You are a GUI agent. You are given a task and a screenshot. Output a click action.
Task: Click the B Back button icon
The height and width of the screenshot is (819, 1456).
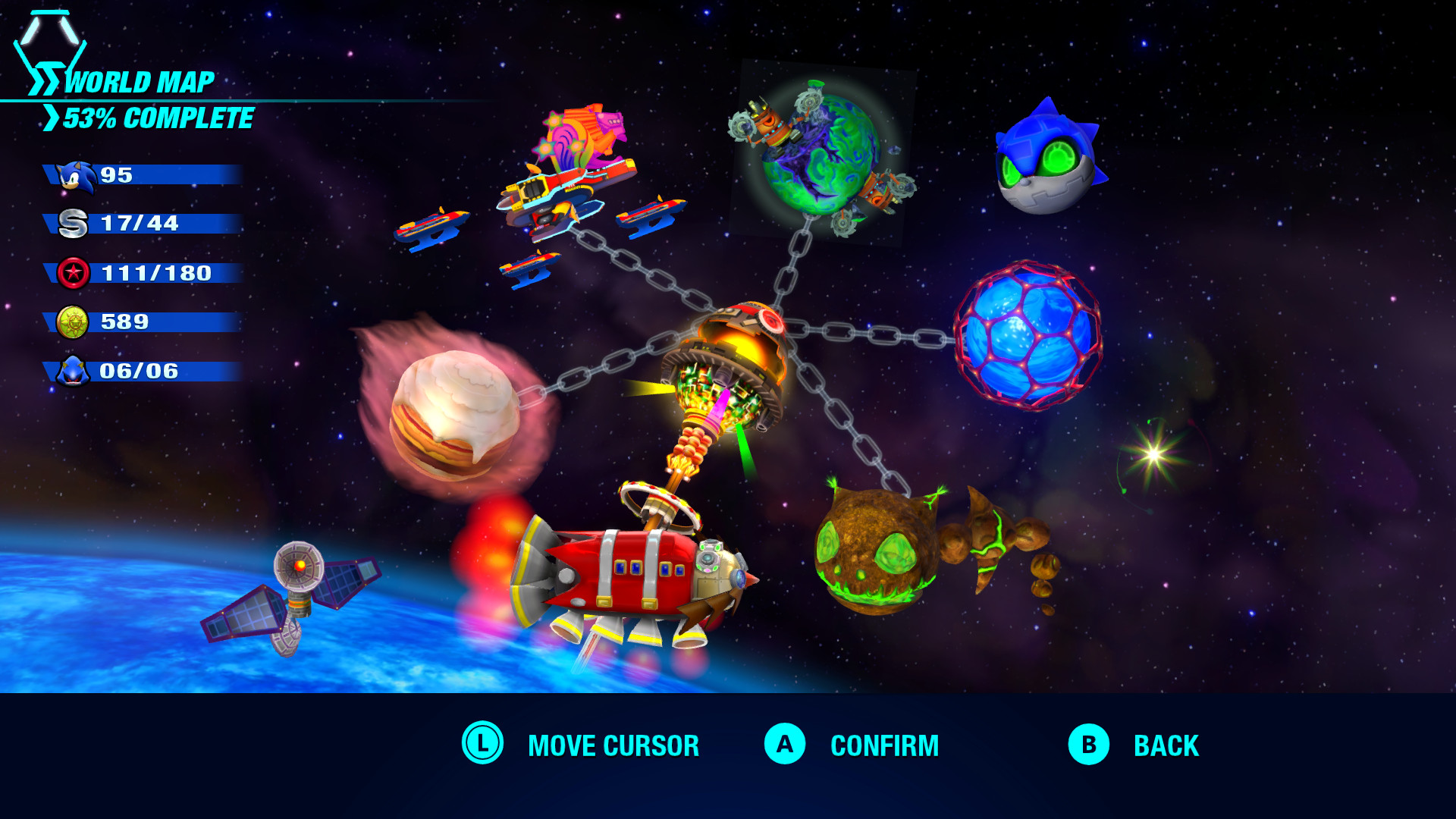click(1087, 745)
